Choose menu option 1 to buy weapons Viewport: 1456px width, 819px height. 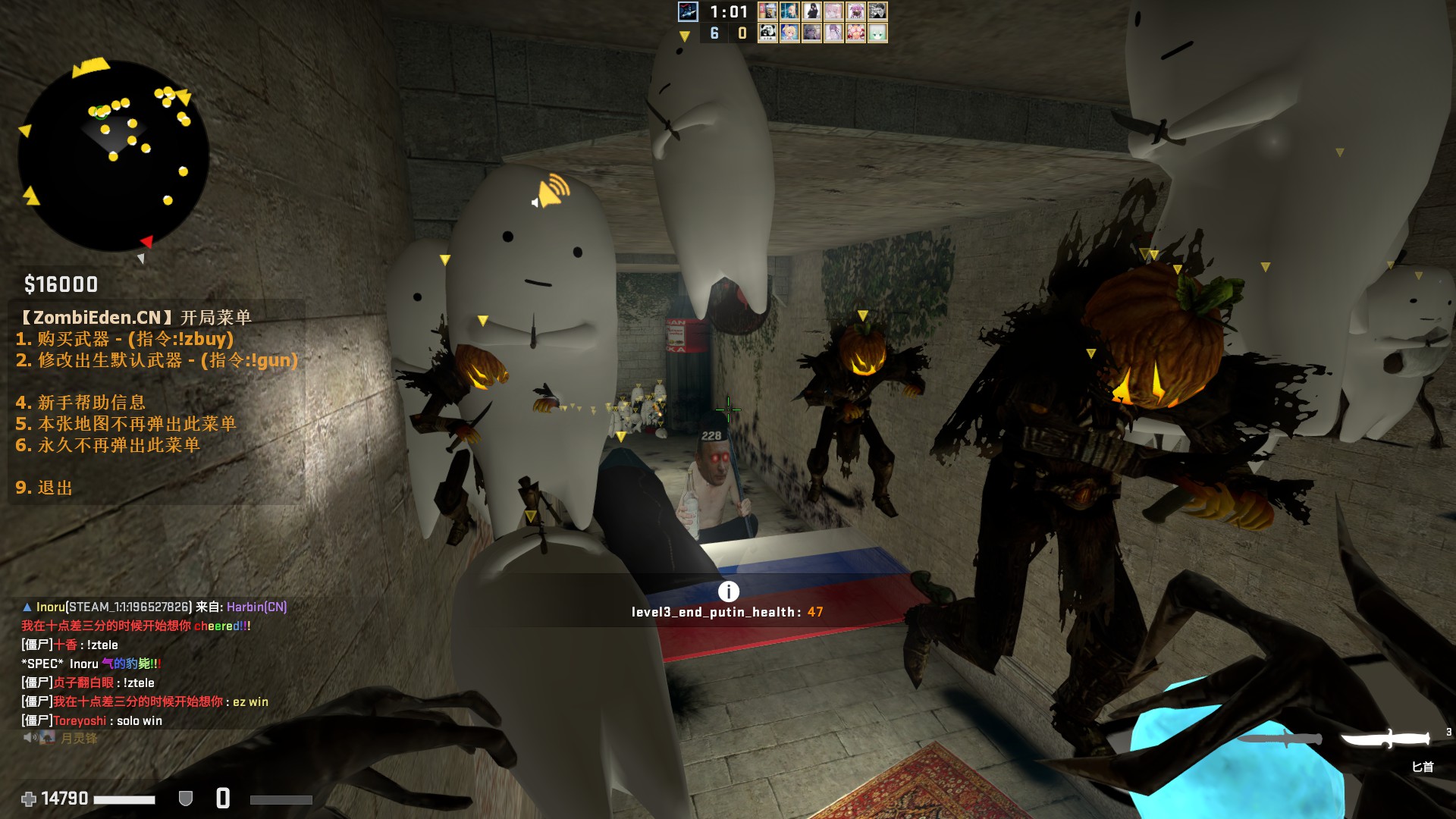point(125,339)
